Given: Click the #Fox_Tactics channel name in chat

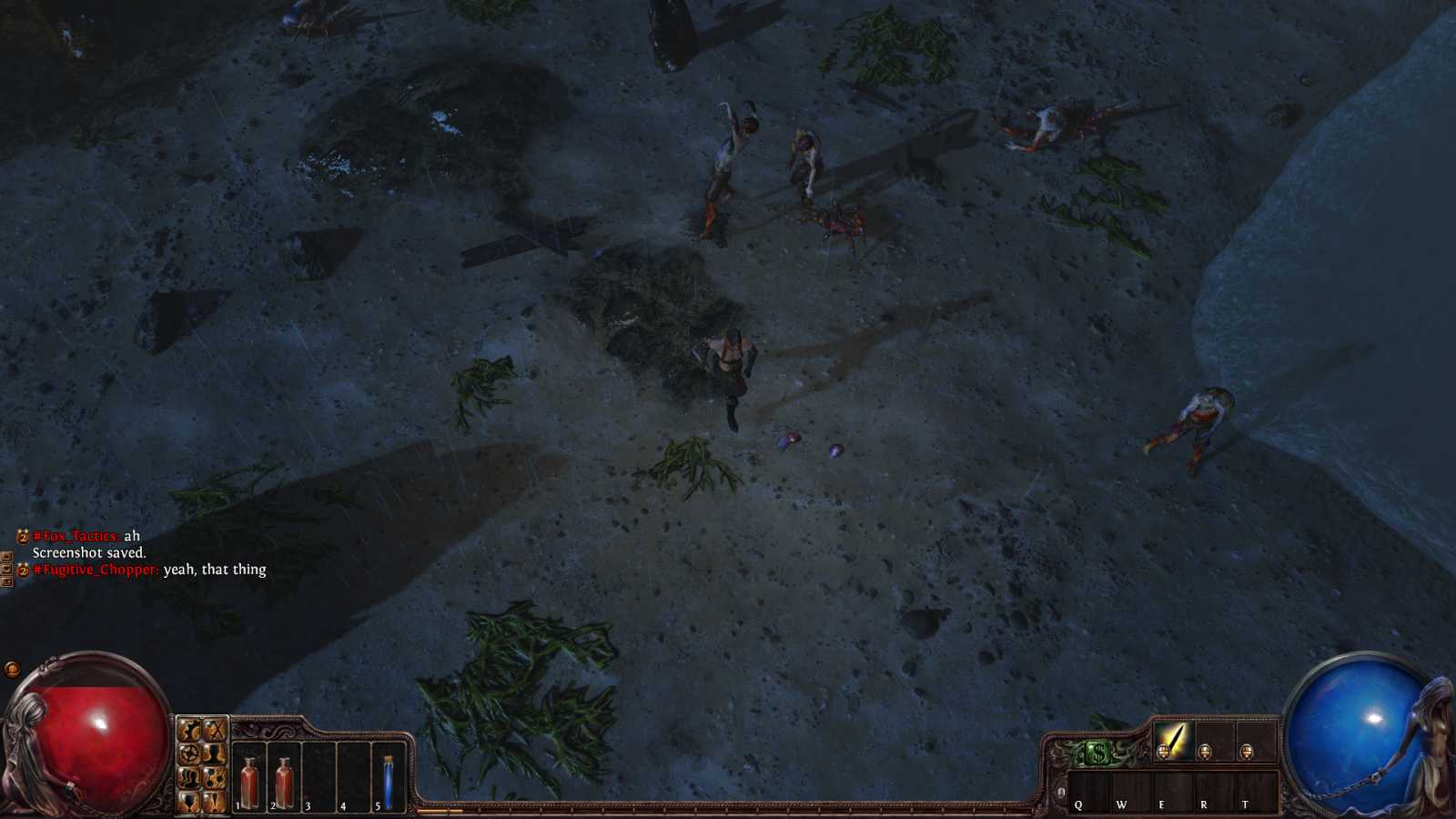Looking at the screenshot, I should 75,537.
